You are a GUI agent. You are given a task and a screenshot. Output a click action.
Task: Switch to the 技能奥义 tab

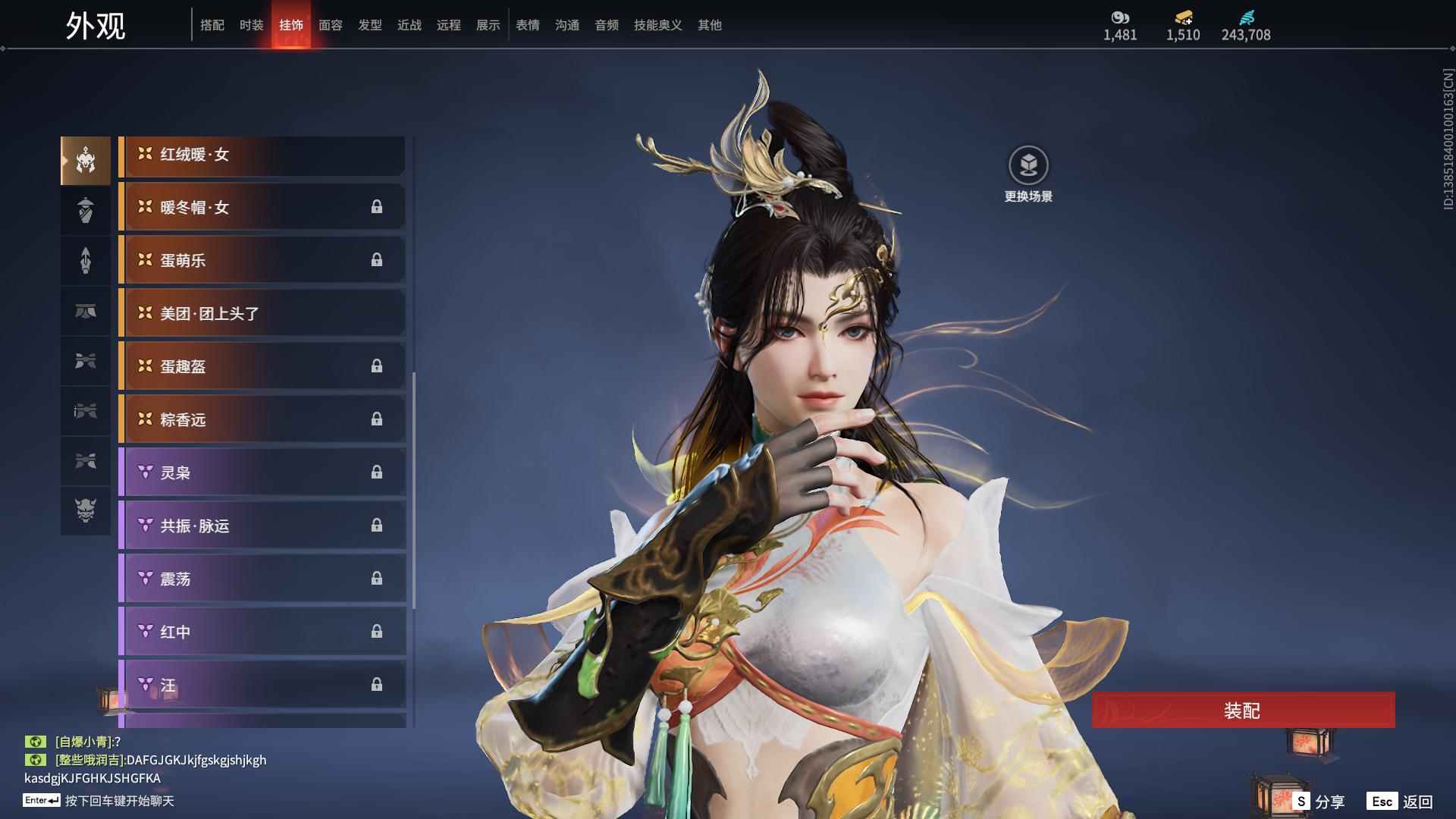[657, 25]
